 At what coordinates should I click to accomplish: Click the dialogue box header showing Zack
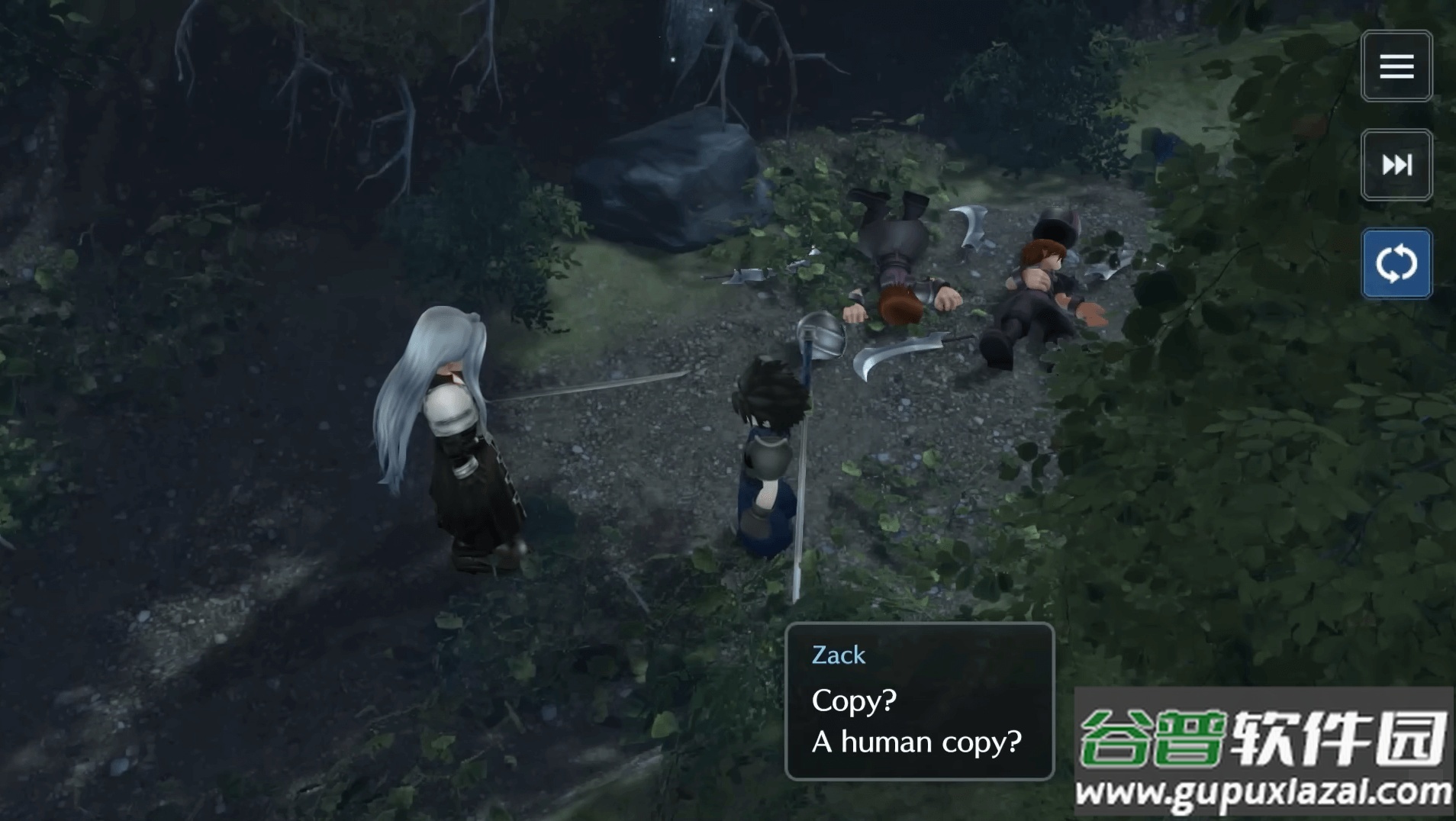[x=837, y=655]
